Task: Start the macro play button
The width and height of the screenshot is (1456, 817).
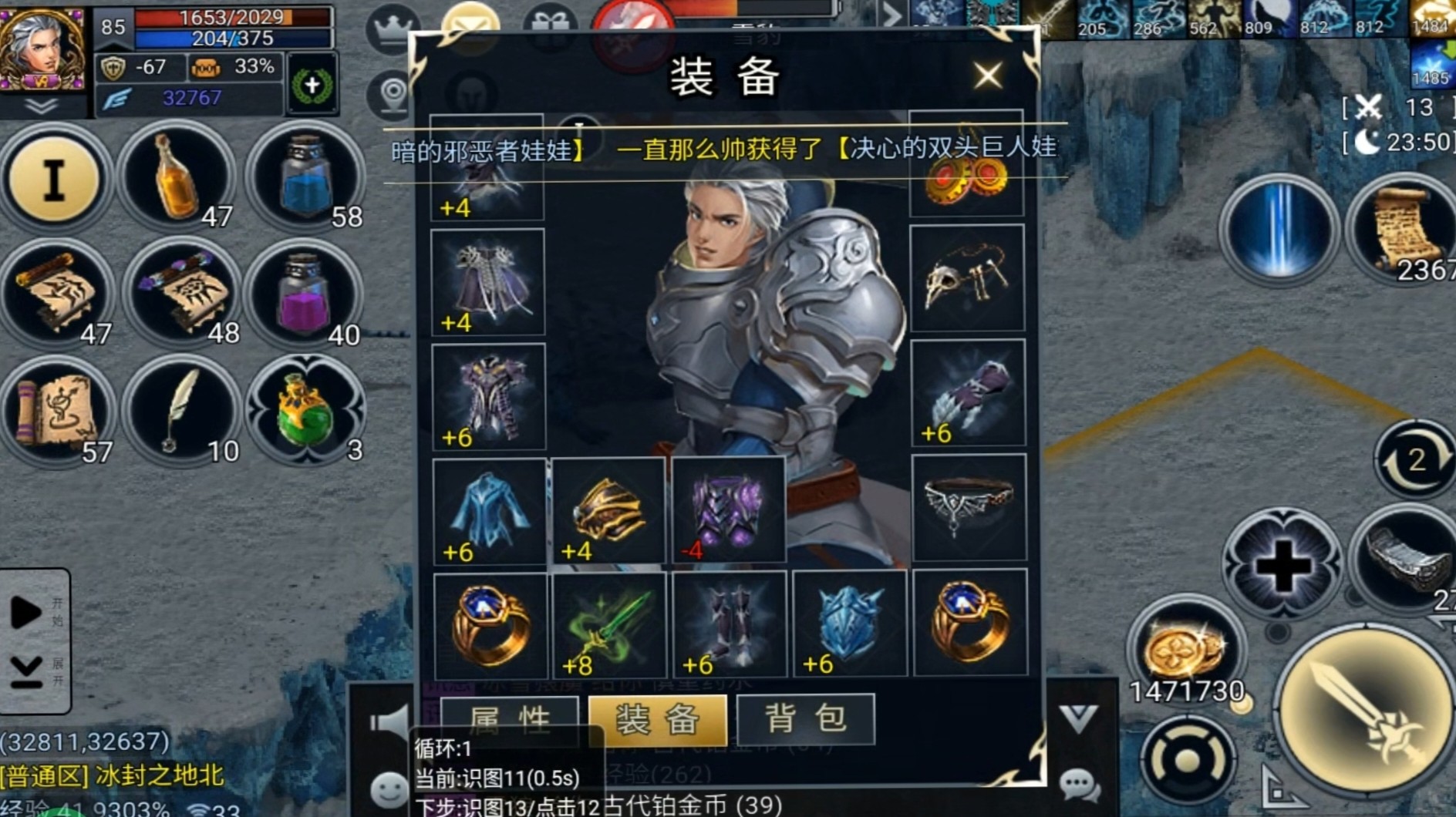Action: [x=26, y=613]
